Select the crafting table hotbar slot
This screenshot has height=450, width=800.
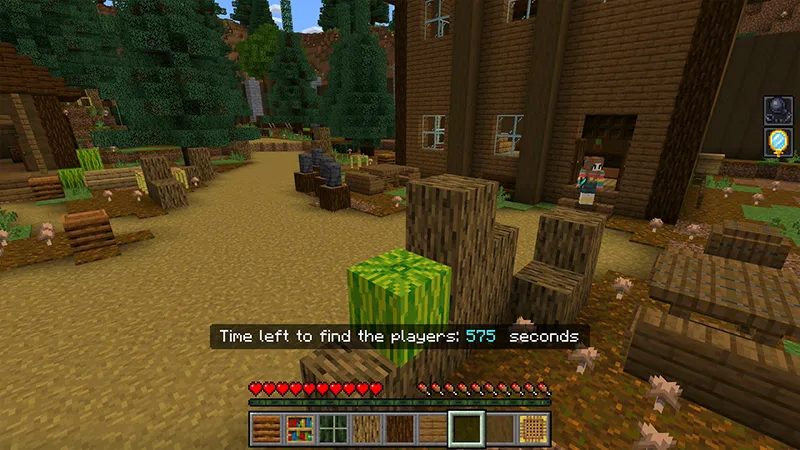[534, 429]
